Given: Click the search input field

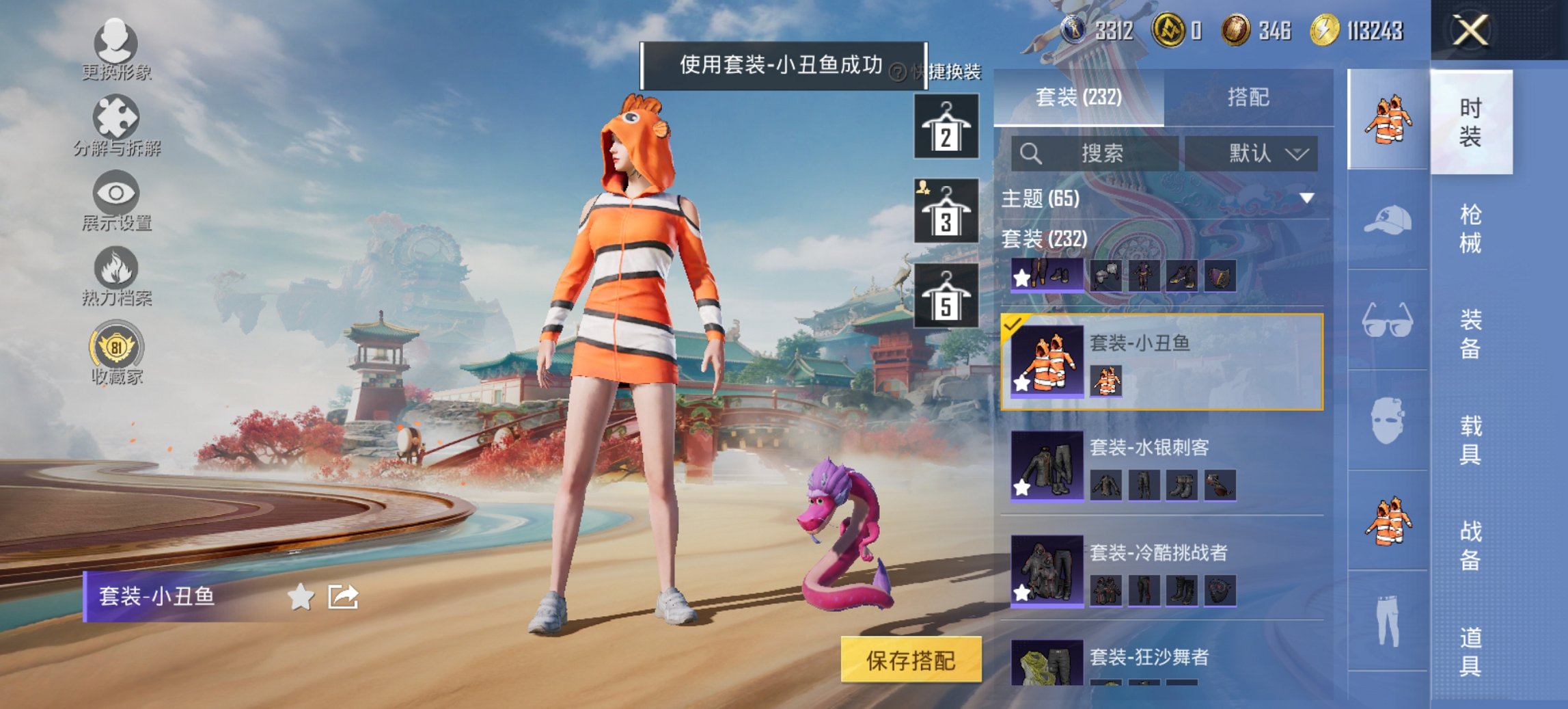Looking at the screenshot, I should 1093,152.
